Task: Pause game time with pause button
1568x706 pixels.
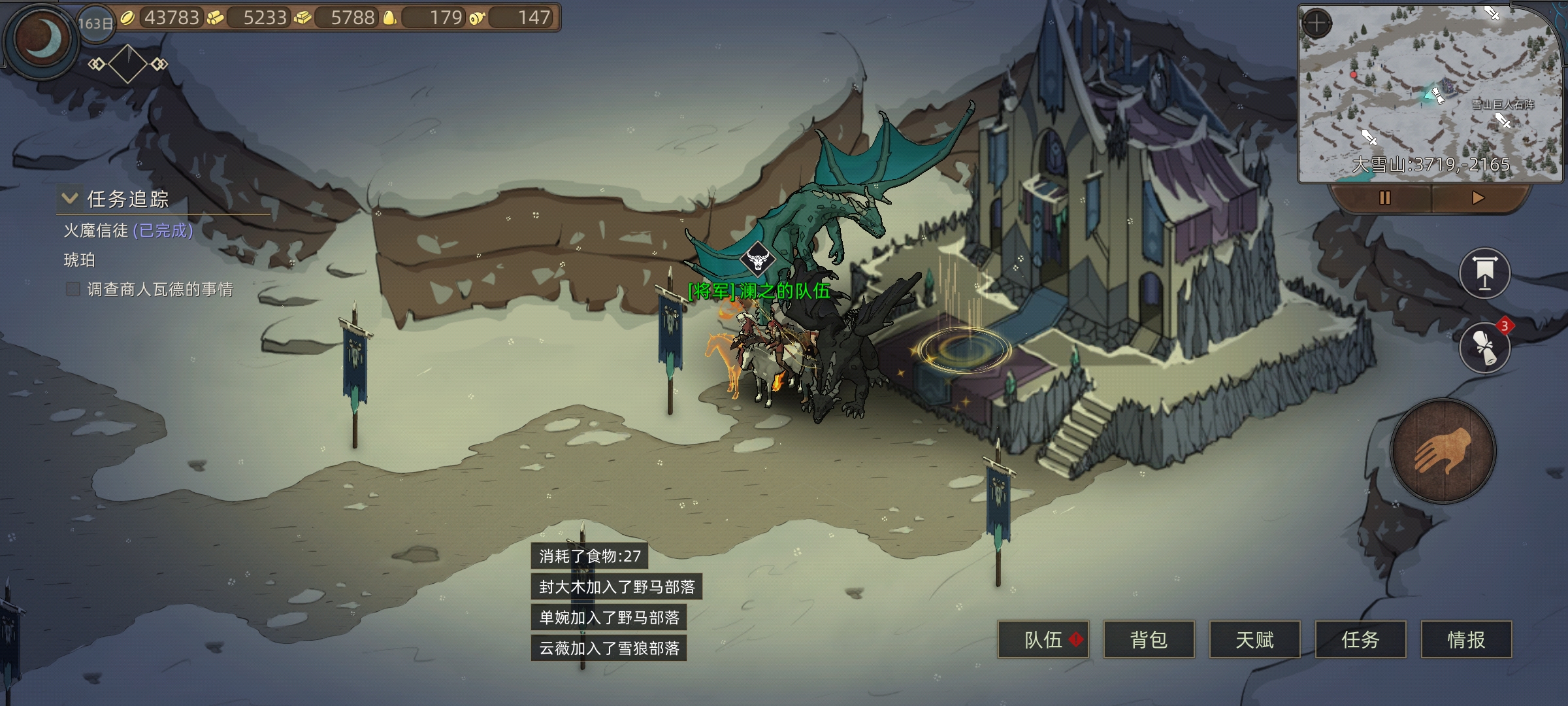Action: [x=1384, y=197]
